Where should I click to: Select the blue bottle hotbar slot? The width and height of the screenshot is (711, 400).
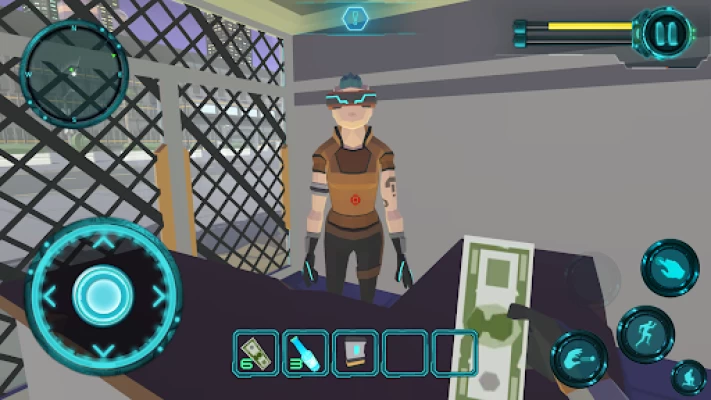[305, 353]
